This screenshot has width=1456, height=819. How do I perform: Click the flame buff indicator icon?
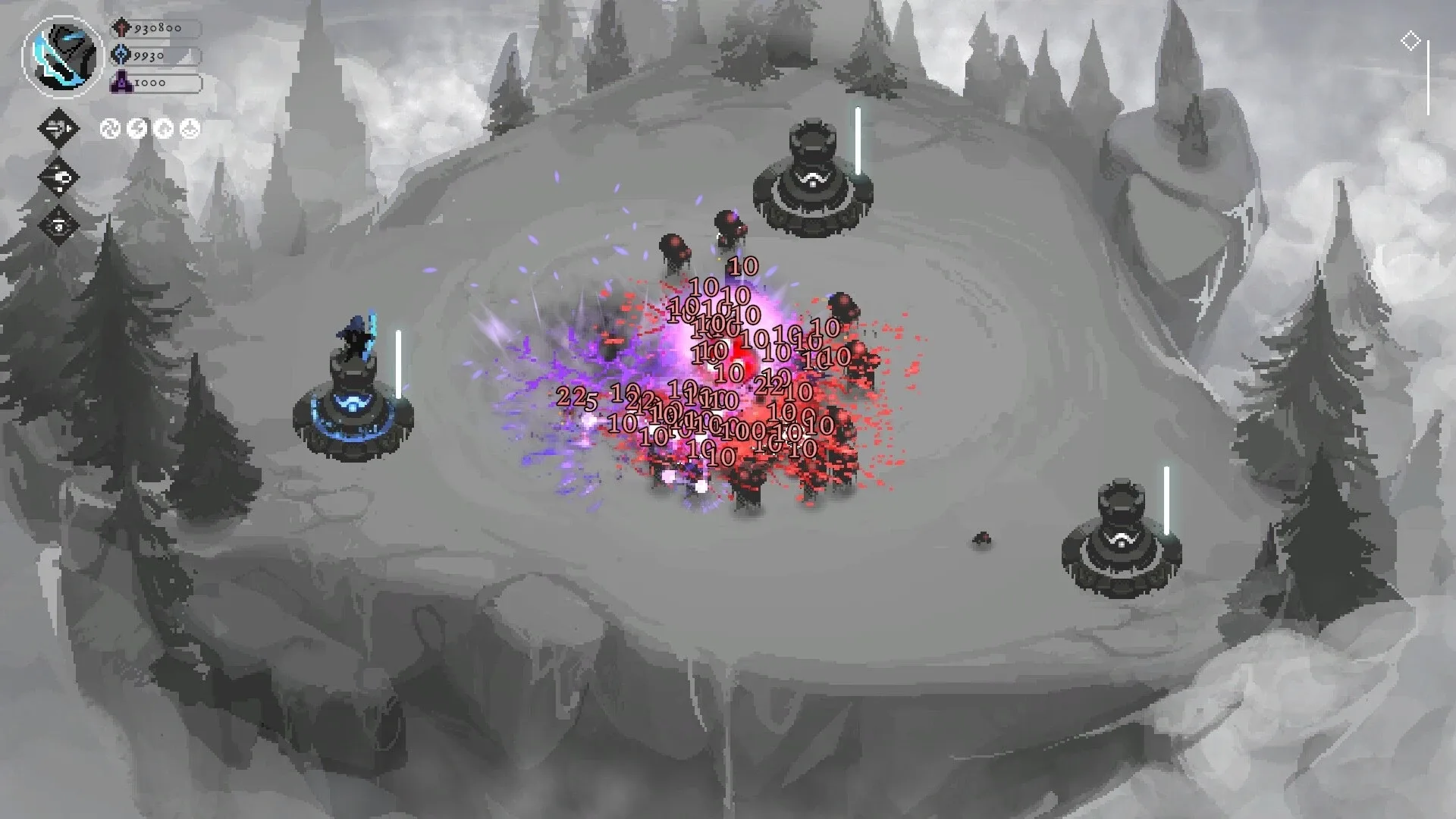tap(163, 129)
